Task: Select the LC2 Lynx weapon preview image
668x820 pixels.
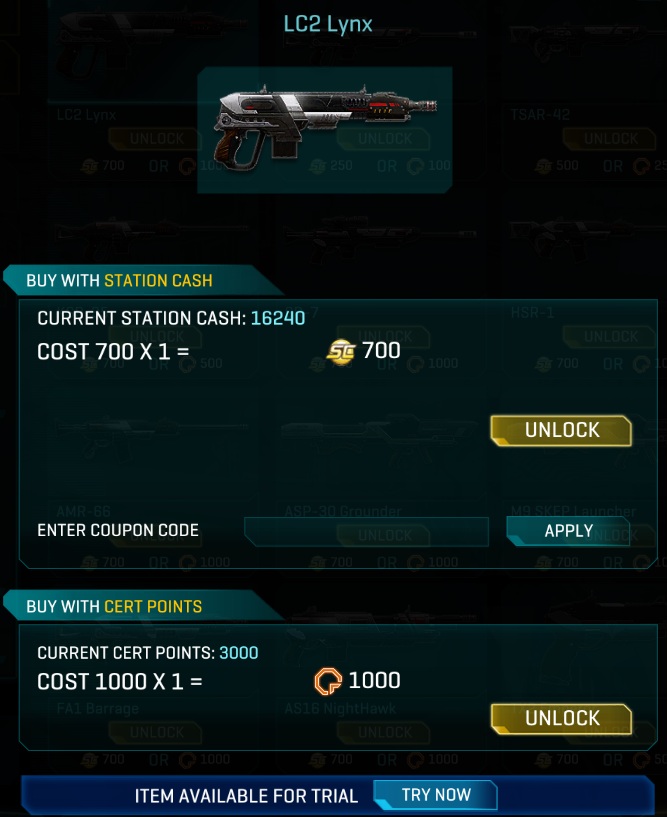Action: [324, 130]
